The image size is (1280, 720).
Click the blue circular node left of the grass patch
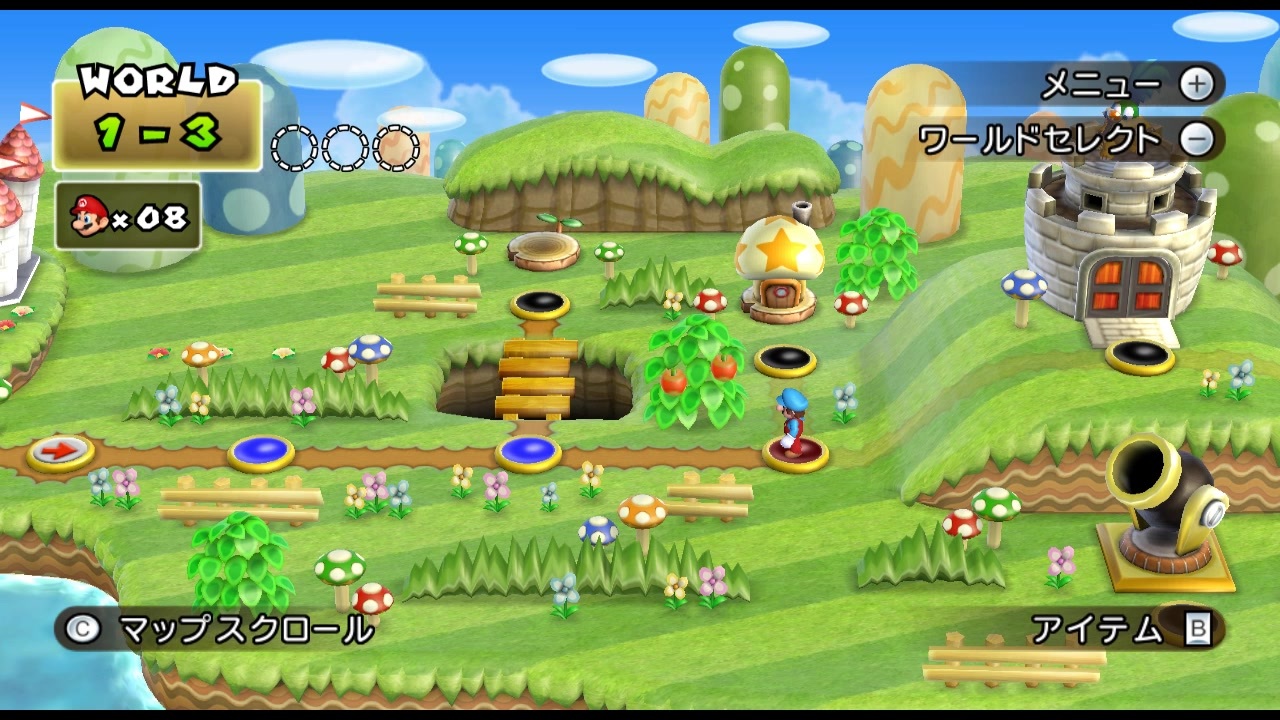[262, 452]
